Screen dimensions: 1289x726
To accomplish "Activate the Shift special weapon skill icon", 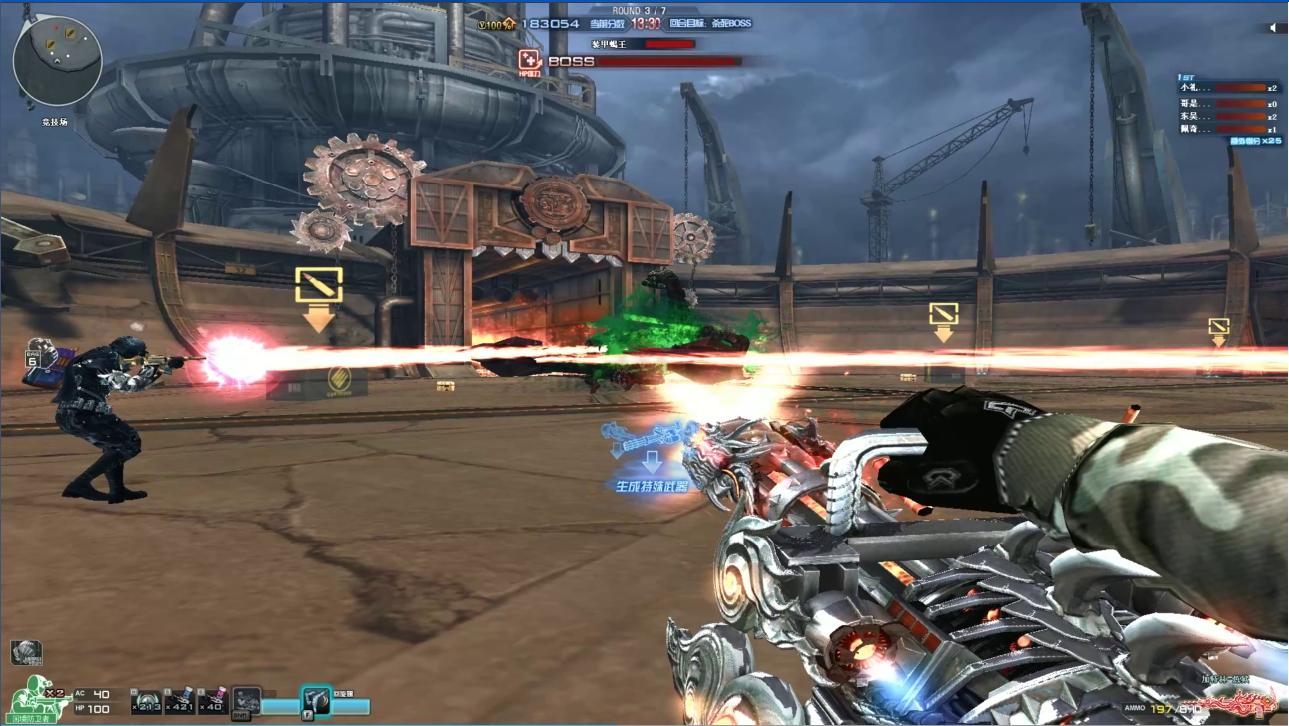I will (x=246, y=701).
